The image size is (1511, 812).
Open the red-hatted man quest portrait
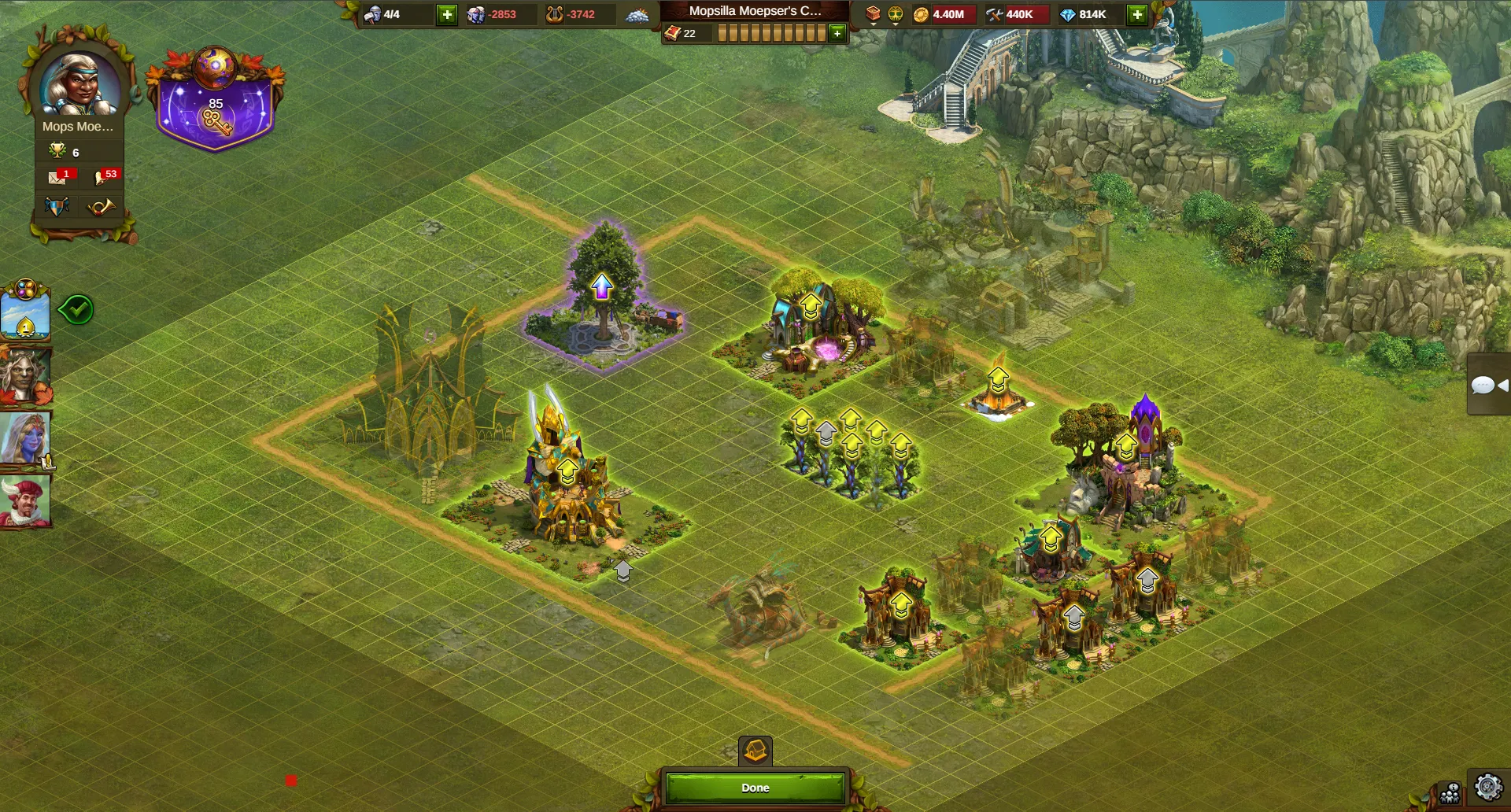click(25, 500)
